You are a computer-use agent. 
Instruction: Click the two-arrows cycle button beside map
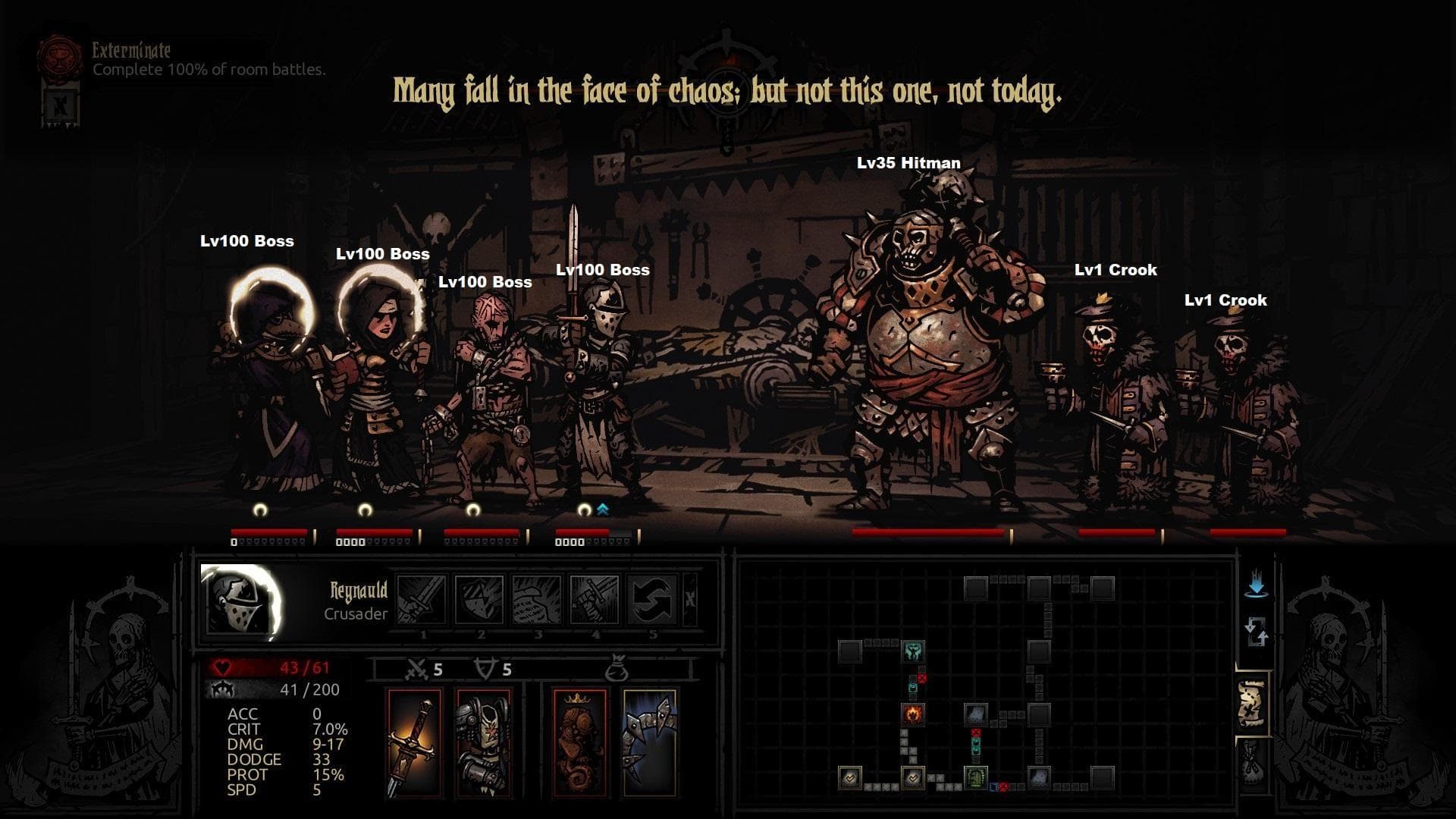(1257, 631)
